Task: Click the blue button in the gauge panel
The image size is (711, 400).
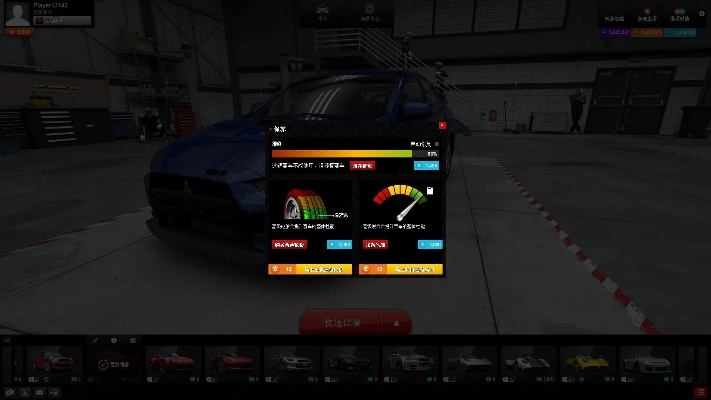Action: (x=430, y=243)
